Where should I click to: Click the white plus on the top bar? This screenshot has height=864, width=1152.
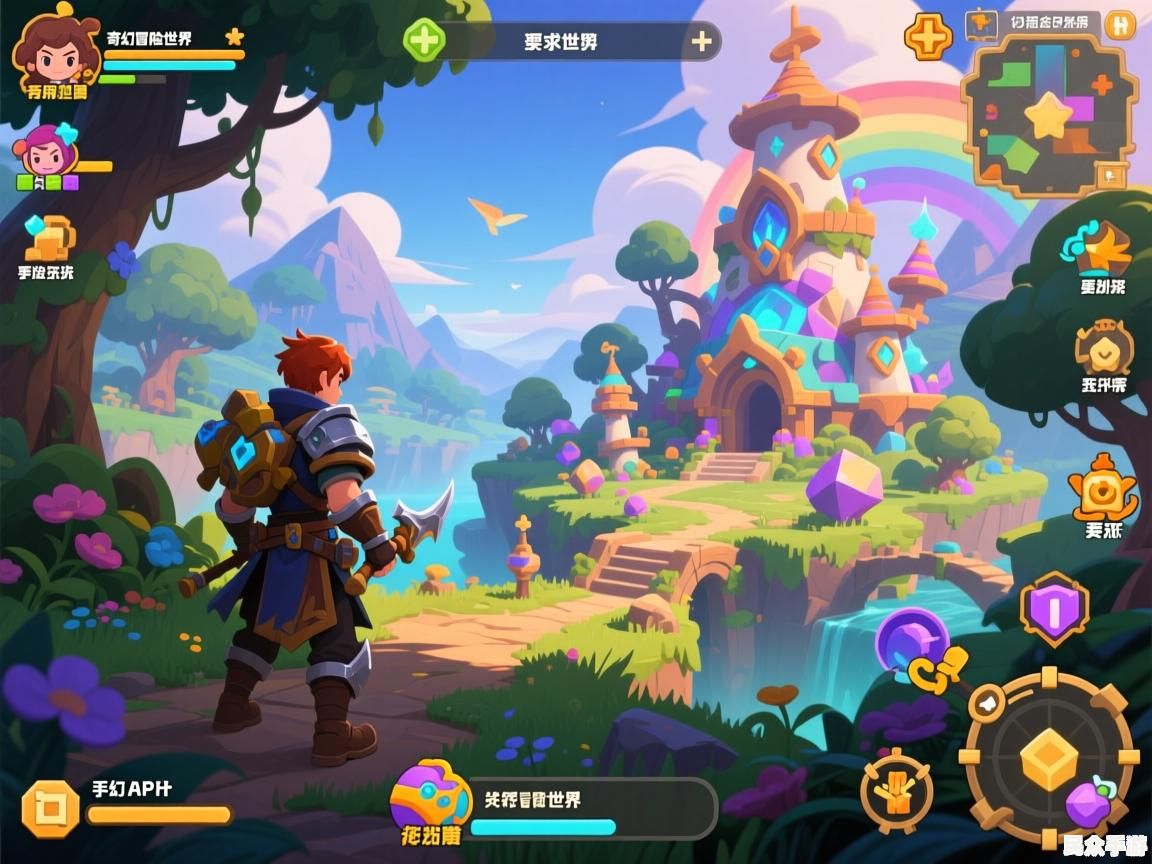point(702,41)
